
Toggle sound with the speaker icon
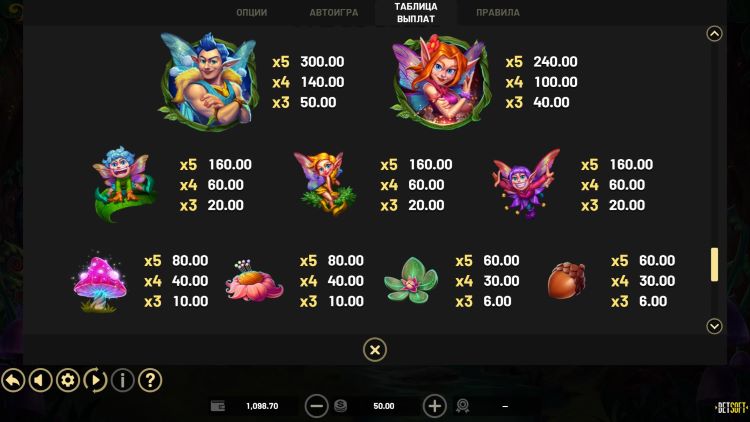point(40,380)
